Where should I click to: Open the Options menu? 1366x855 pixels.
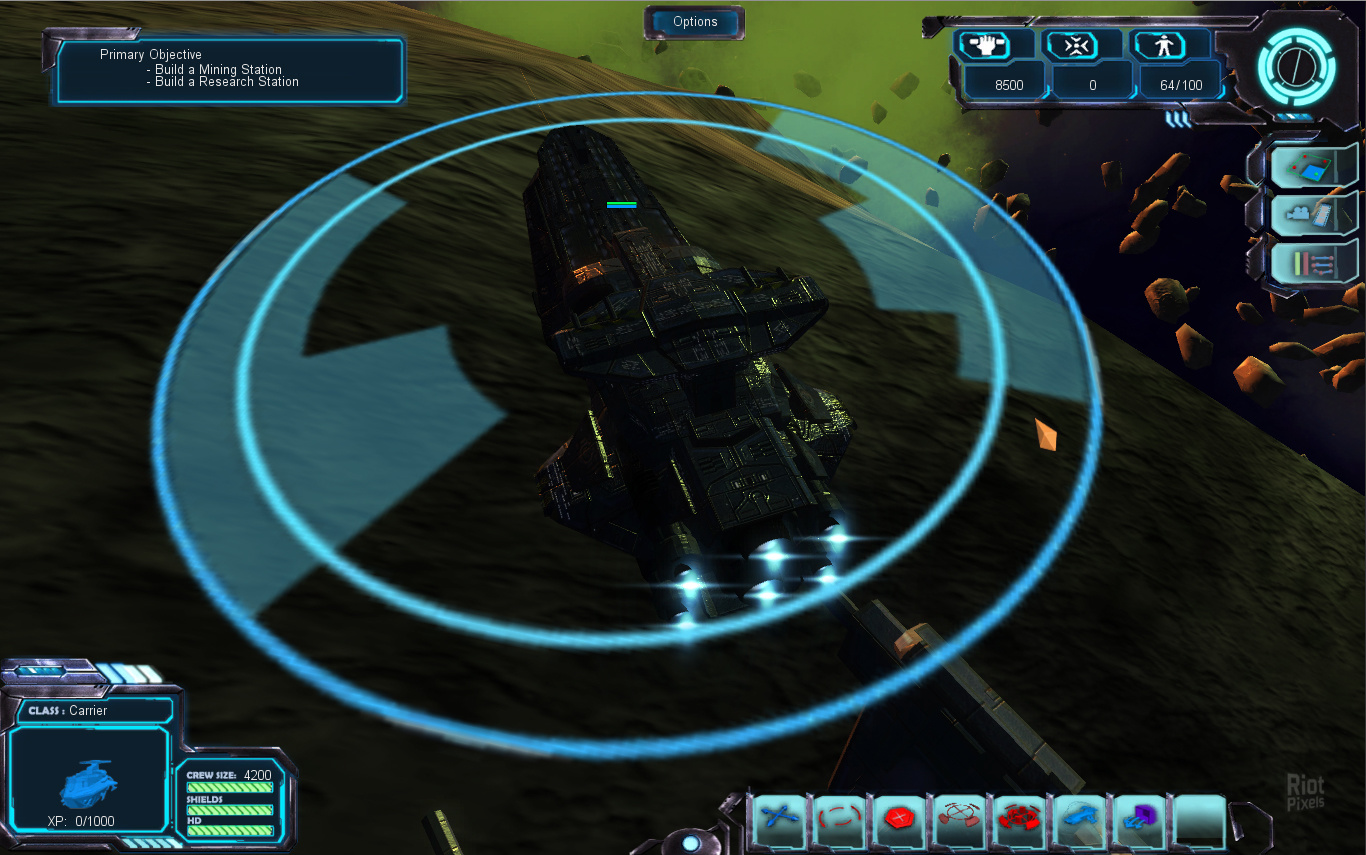pos(695,22)
